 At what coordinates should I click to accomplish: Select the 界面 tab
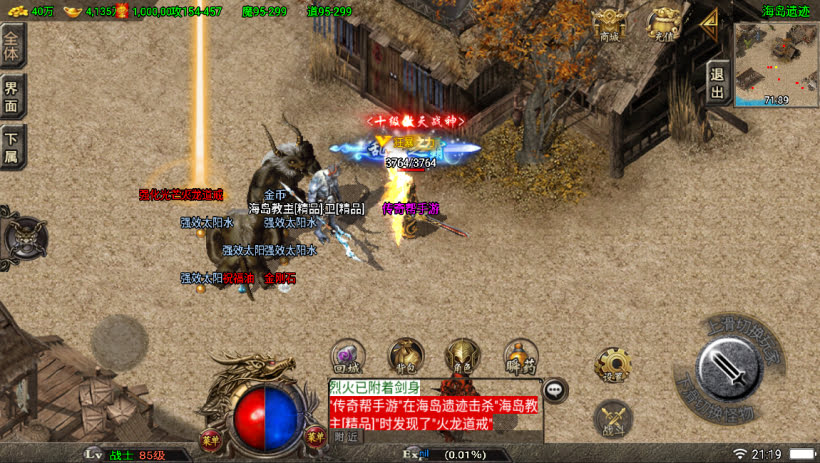(12, 96)
